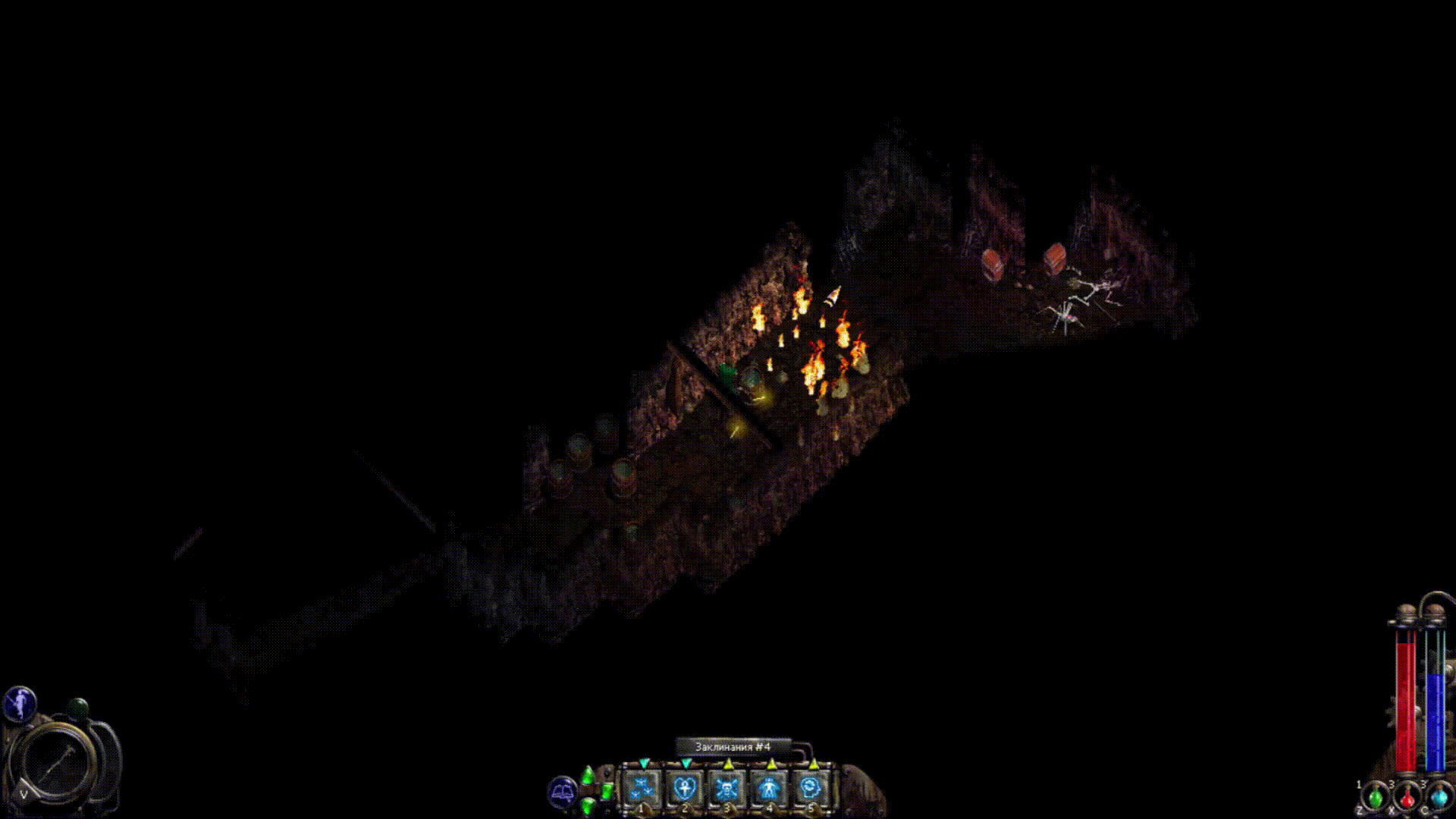Click the round weapon gauge with staff
The image size is (1456, 819).
58,761
